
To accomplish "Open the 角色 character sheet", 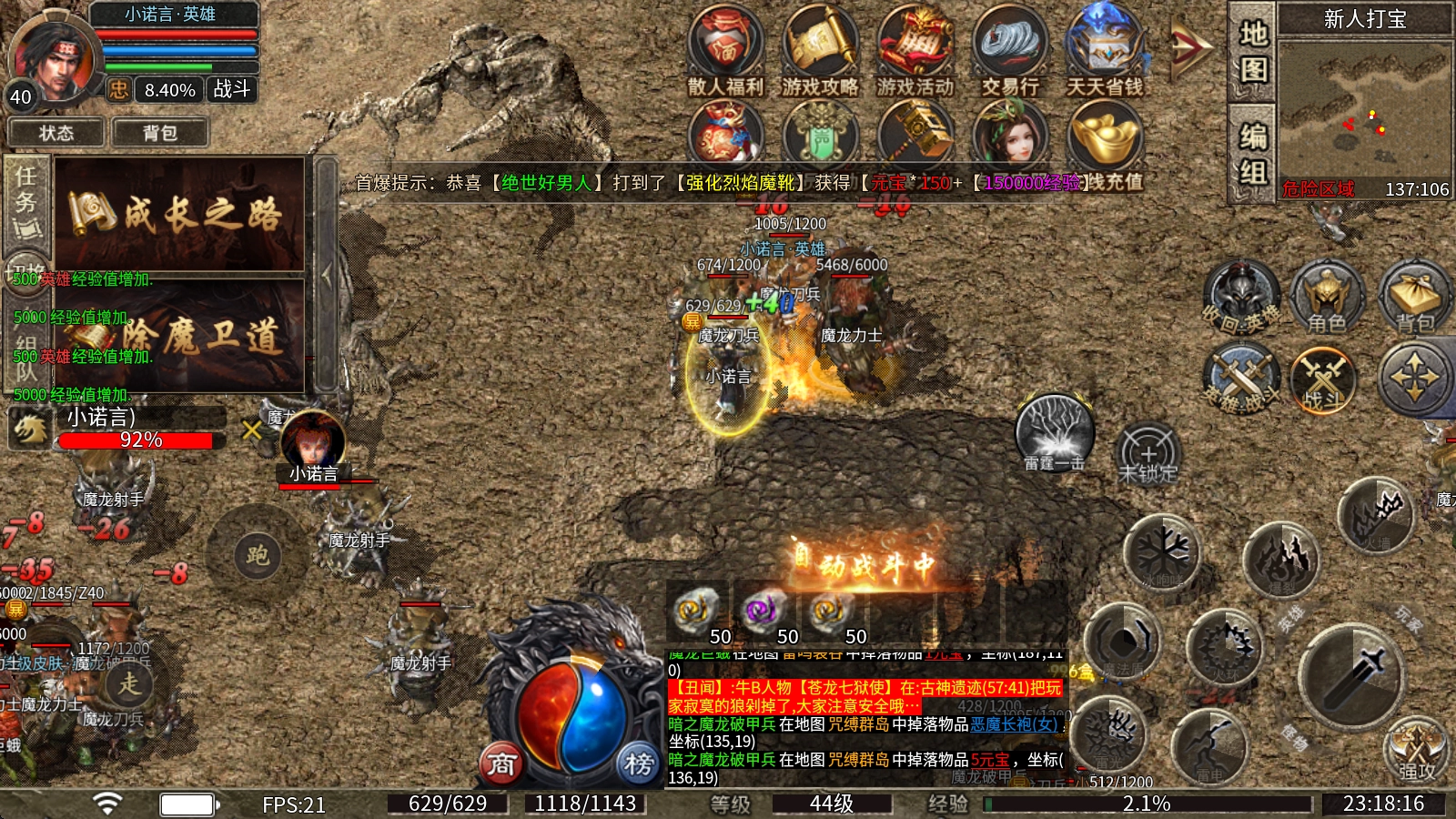I will 1326,297.
